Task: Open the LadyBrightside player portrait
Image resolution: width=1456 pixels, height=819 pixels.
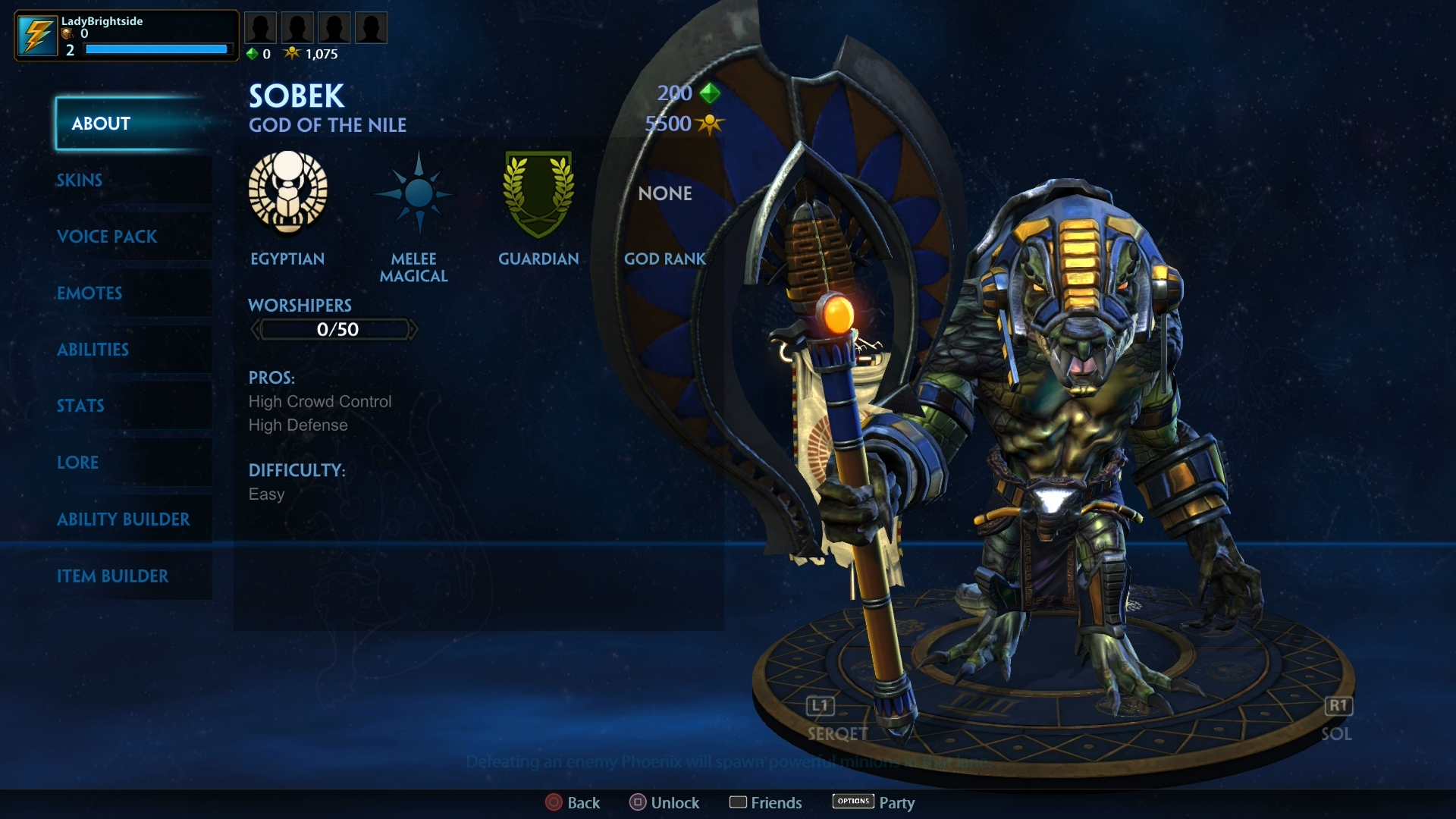Action: [37, 33]
